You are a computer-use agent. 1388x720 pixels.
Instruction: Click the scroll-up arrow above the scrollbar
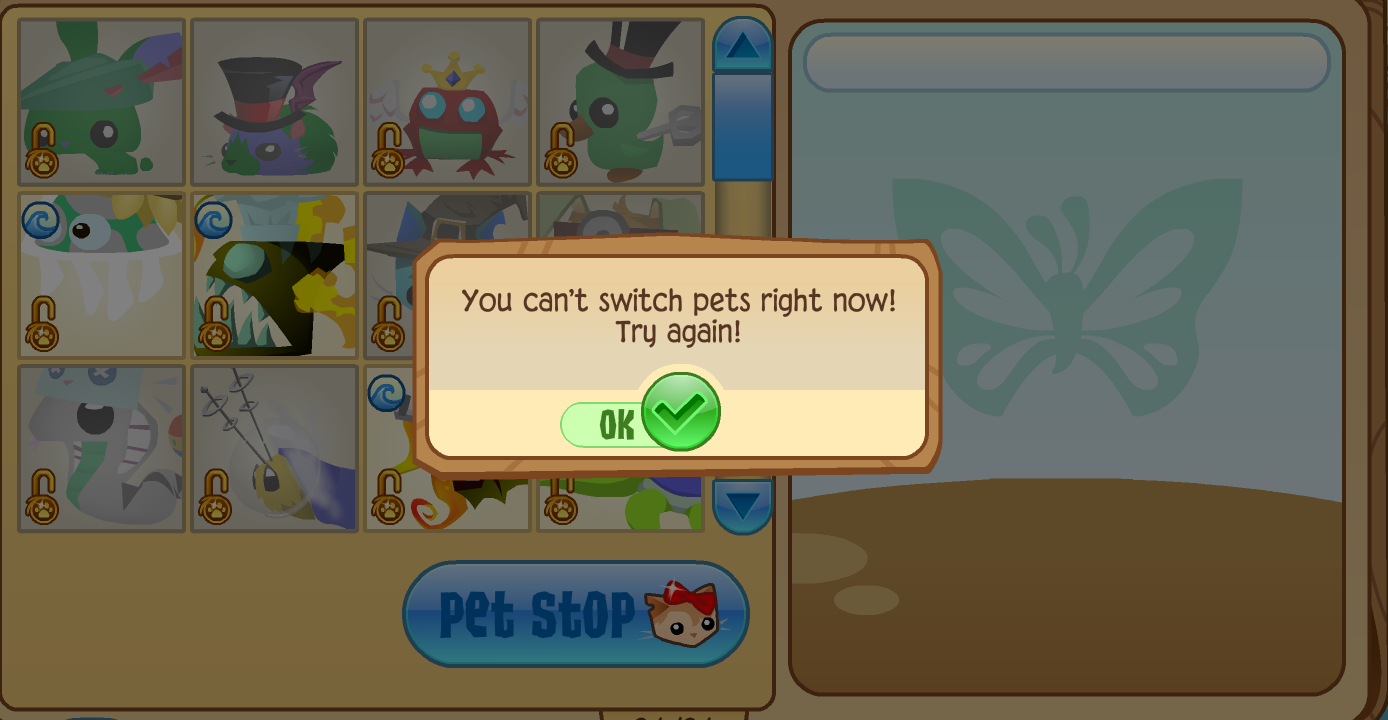742,44
